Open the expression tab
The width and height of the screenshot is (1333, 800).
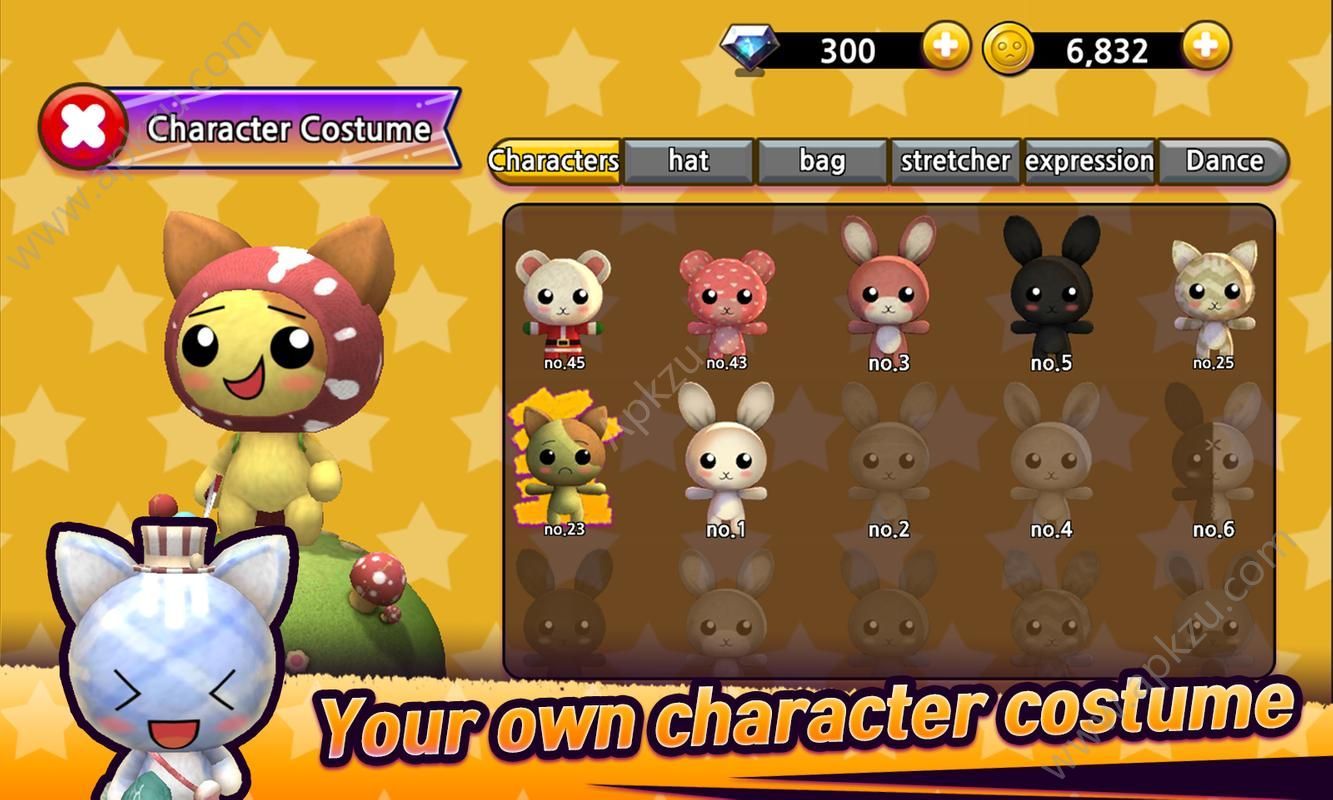pos(1090,160)
